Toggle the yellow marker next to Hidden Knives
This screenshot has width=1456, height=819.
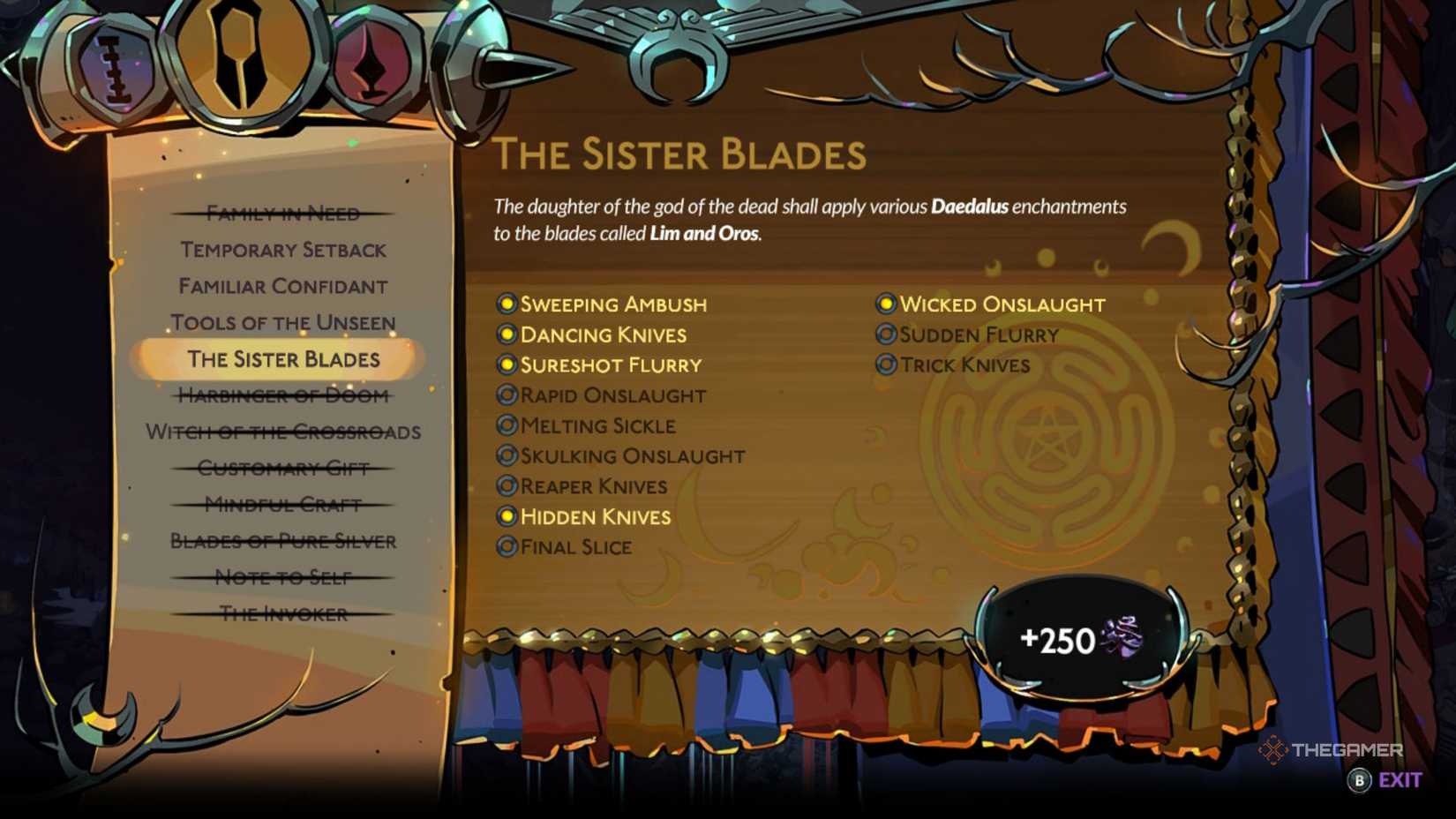point(506,516)
